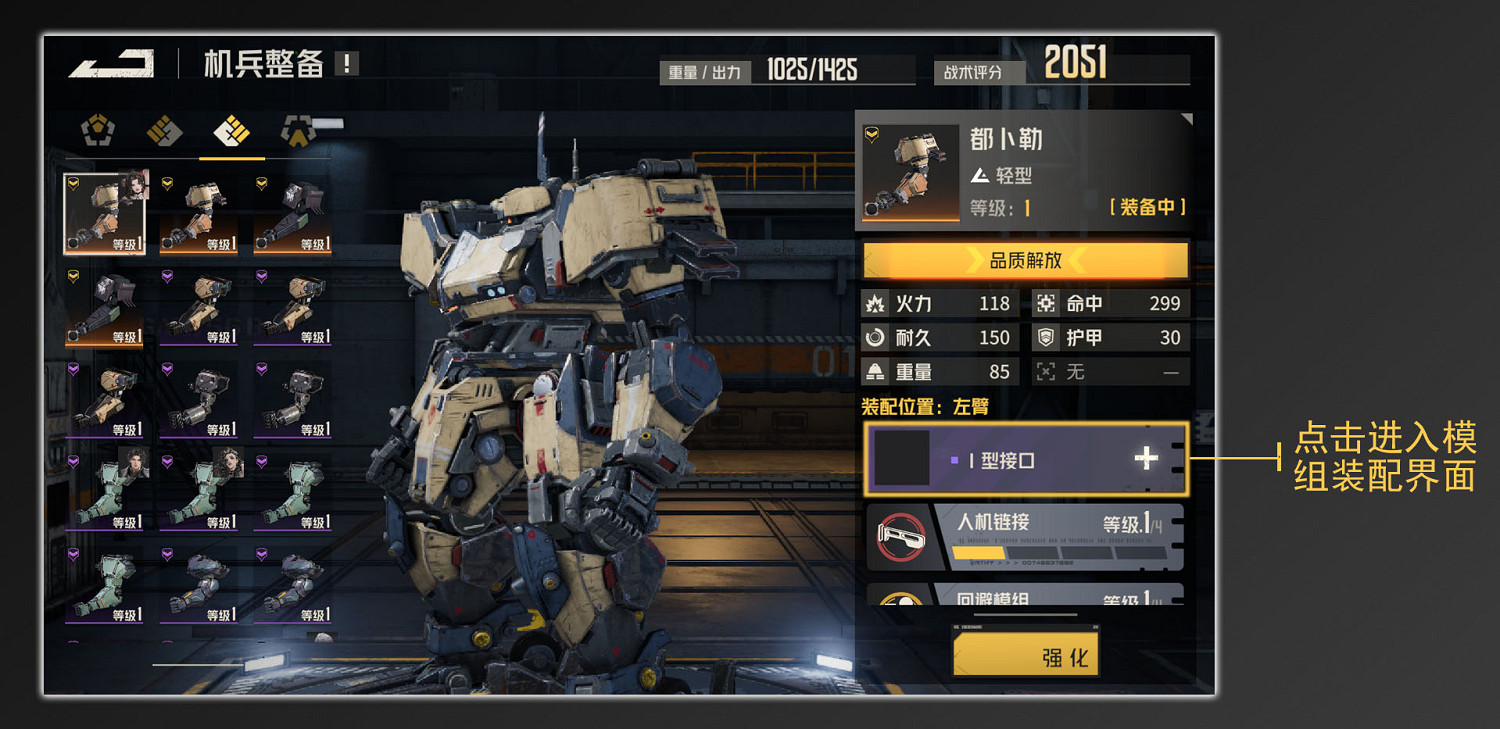1500x729 pixels.
Task: Select the 回避模组 module row
Action: click(x=1025, y=596)
